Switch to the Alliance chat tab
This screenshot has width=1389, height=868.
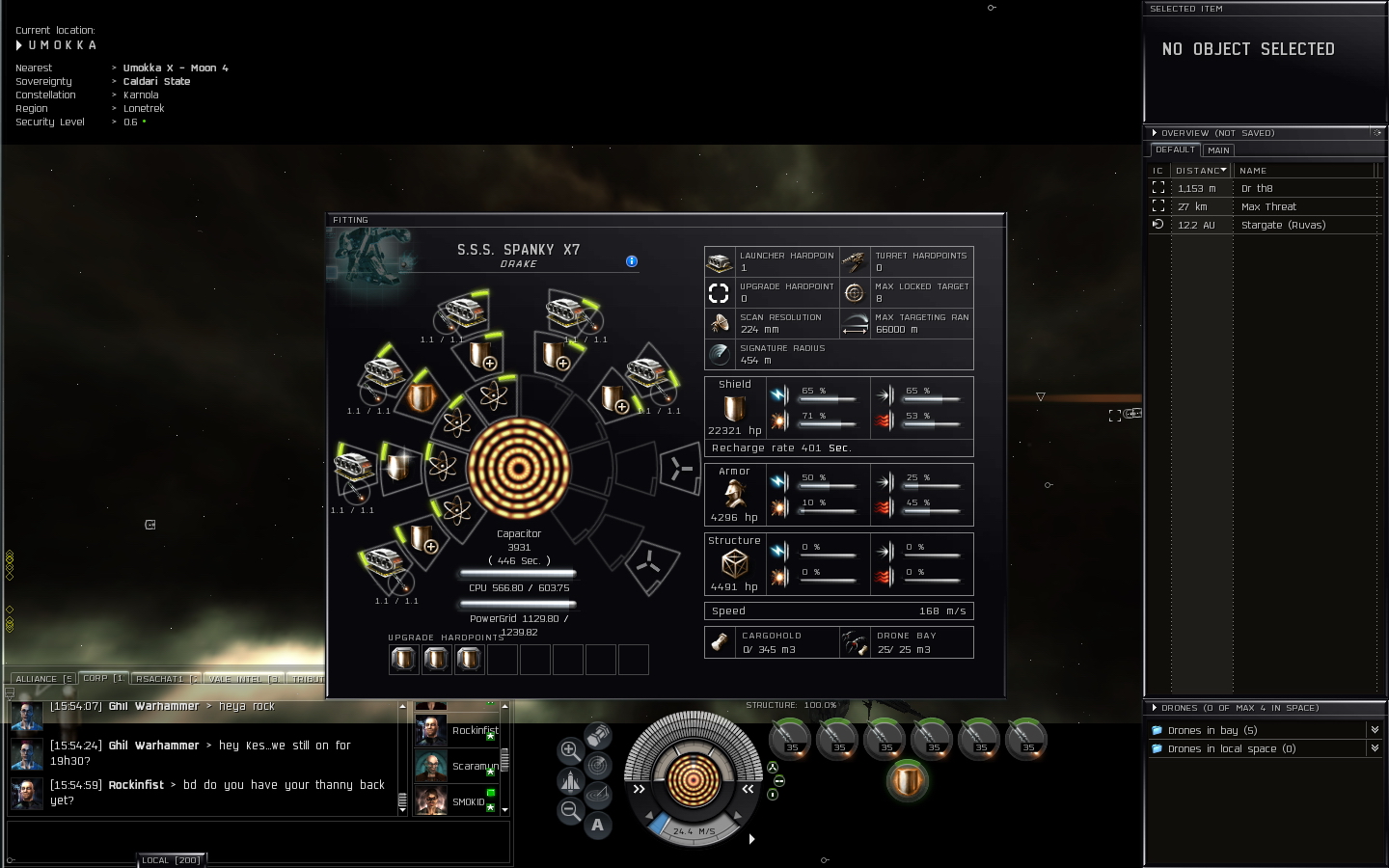42,679
